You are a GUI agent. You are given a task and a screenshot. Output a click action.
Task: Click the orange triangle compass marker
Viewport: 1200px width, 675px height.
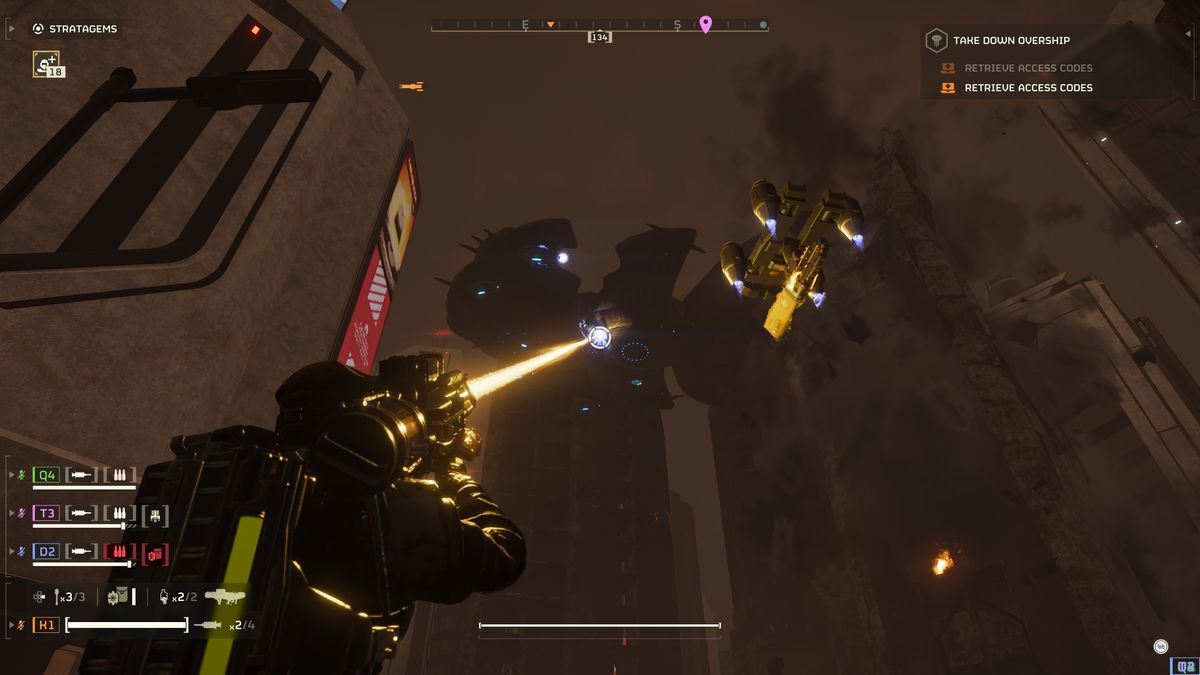[x=550, y=24]
